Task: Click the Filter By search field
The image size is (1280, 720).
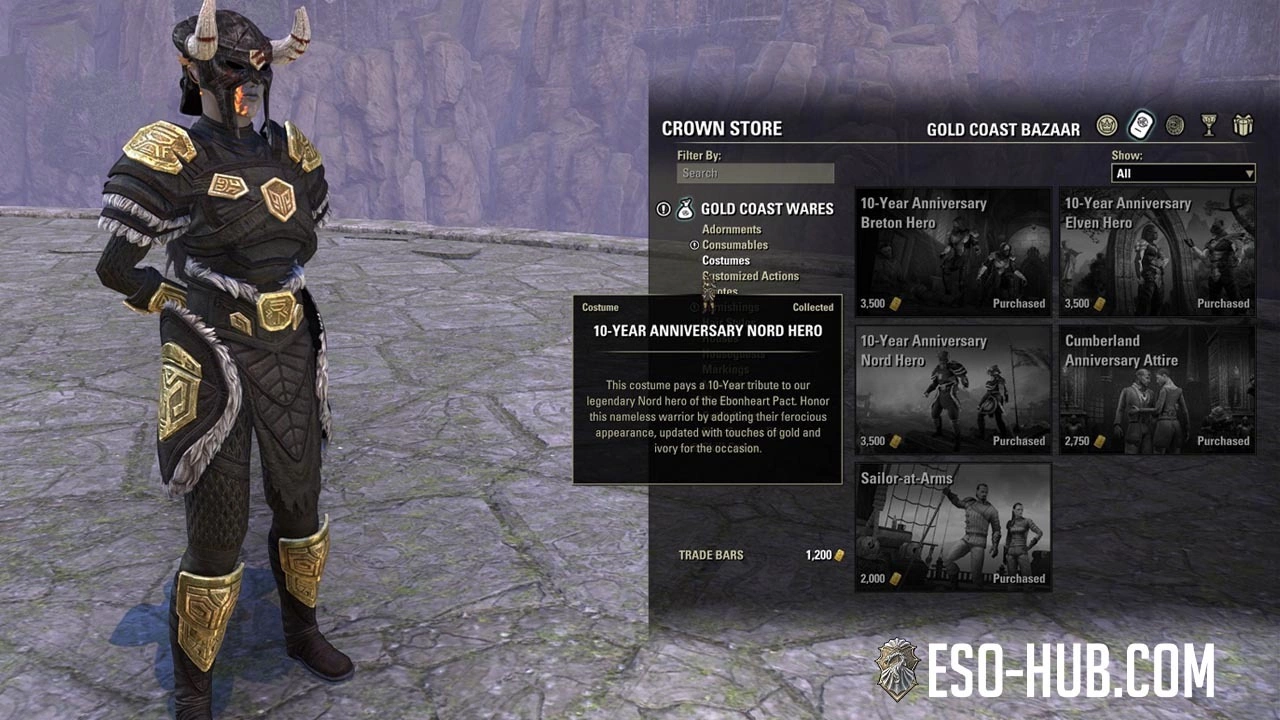Action: point(755,173)
